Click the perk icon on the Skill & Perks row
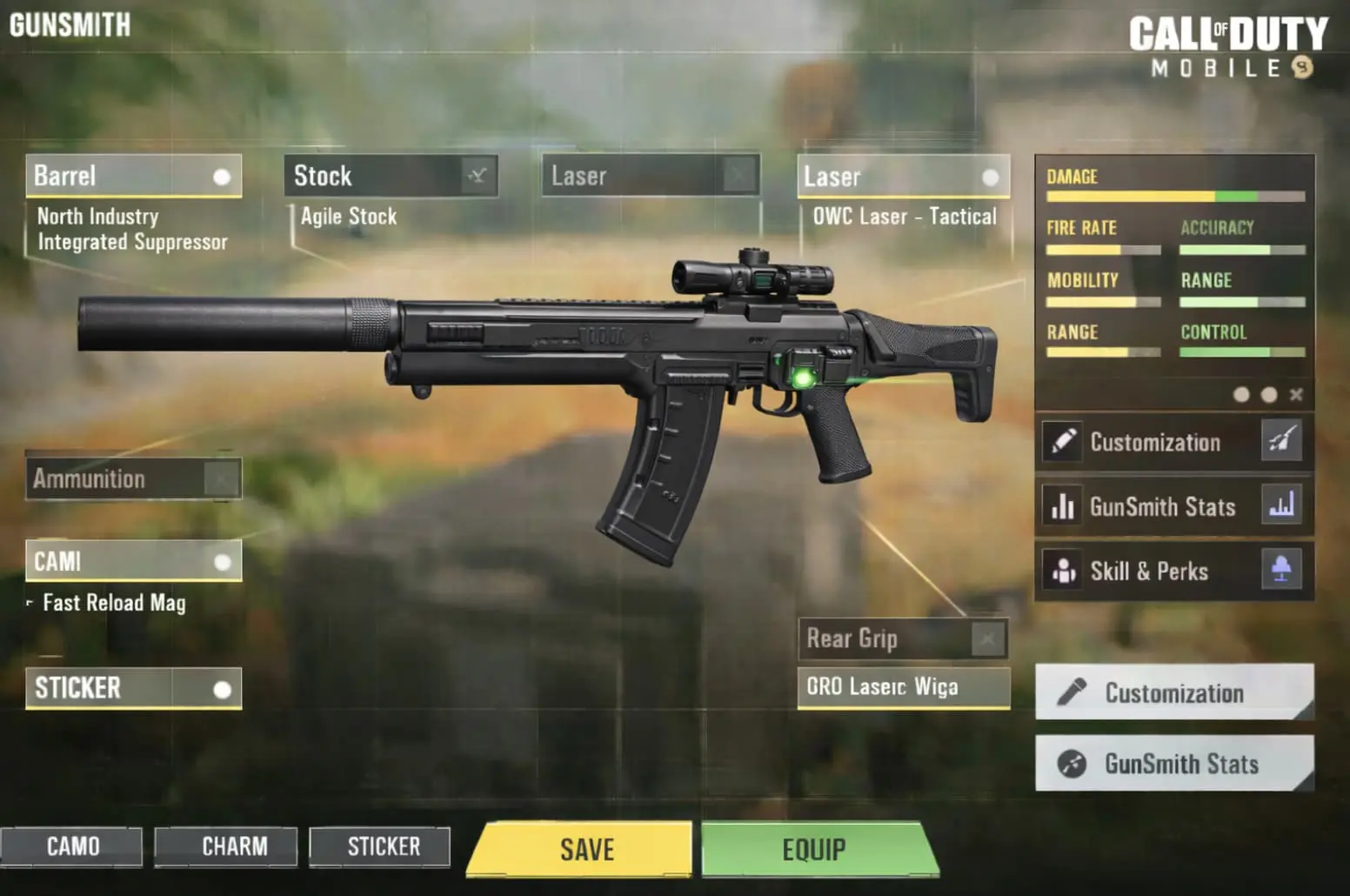This screenshot has width=1350, height=896. (x=1282, y=571)
